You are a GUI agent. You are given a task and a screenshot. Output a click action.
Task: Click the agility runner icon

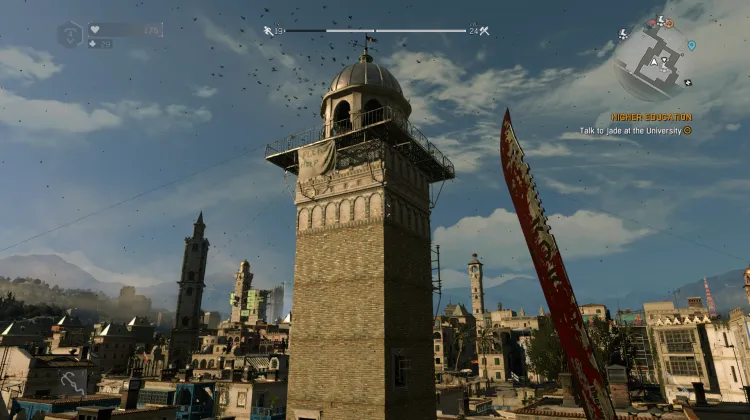coord(268,31)
